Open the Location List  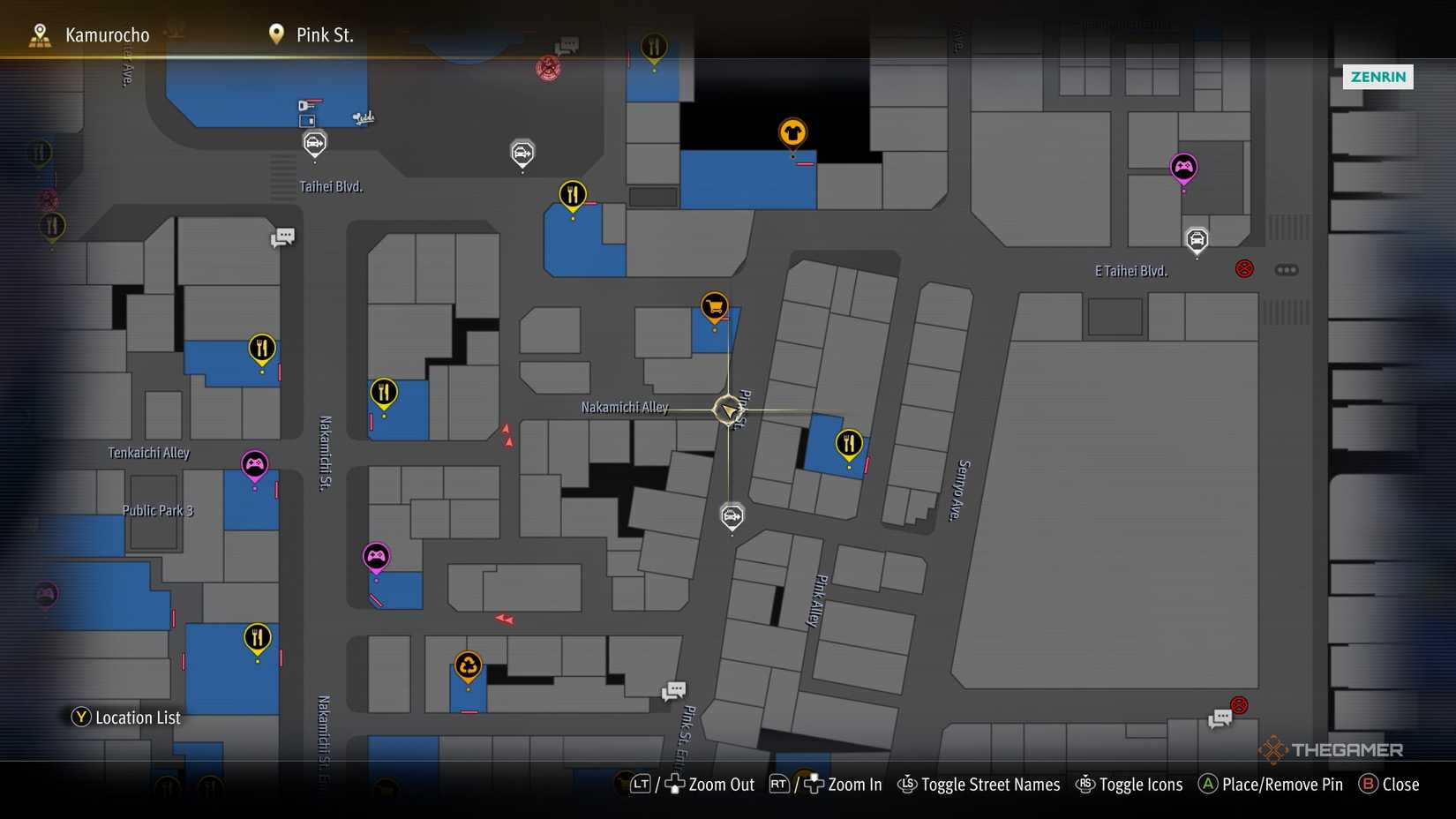click(x=125, y=718)
